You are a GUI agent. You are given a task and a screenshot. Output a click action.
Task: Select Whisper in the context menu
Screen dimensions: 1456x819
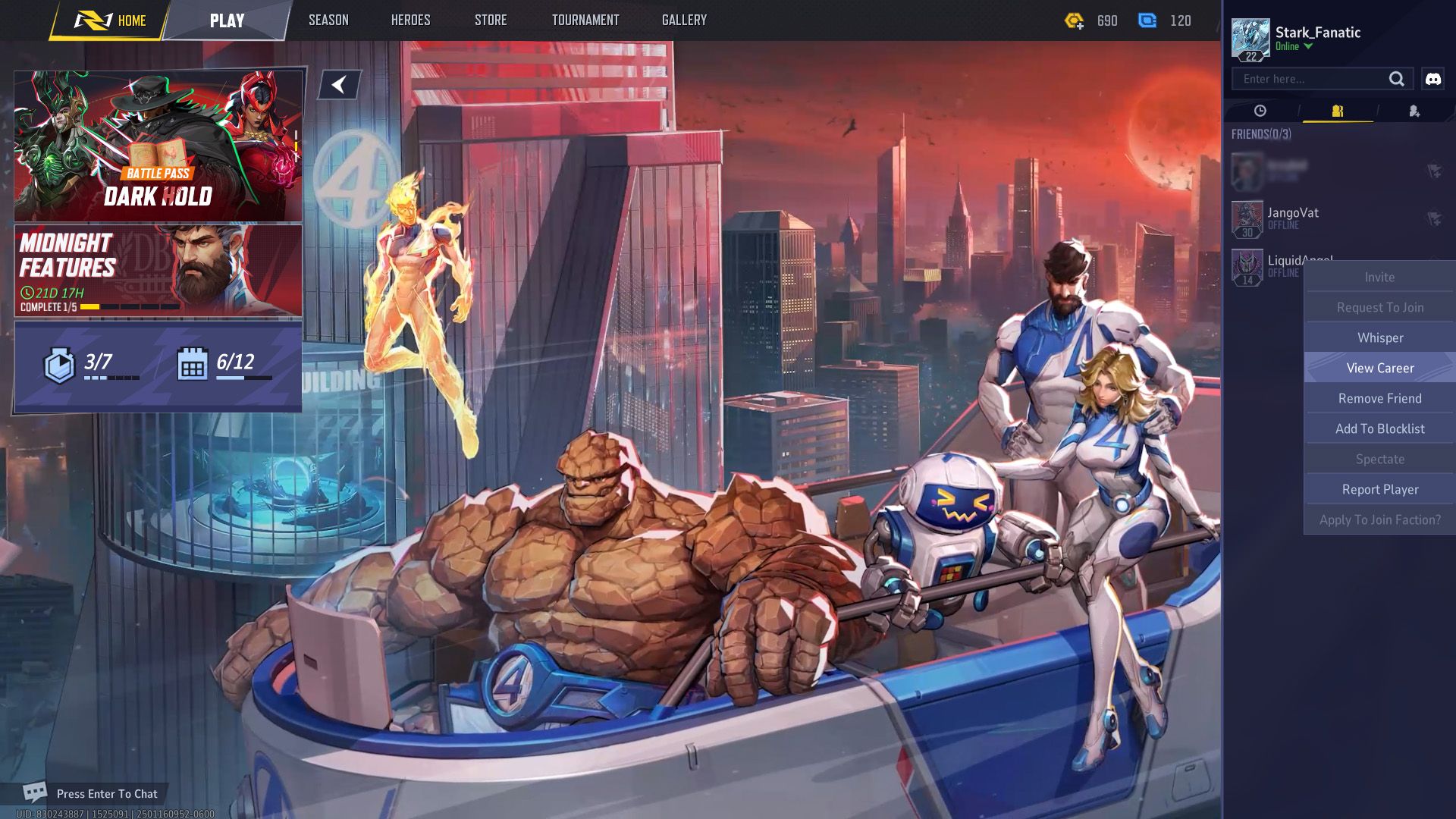tap(1379, 337)
